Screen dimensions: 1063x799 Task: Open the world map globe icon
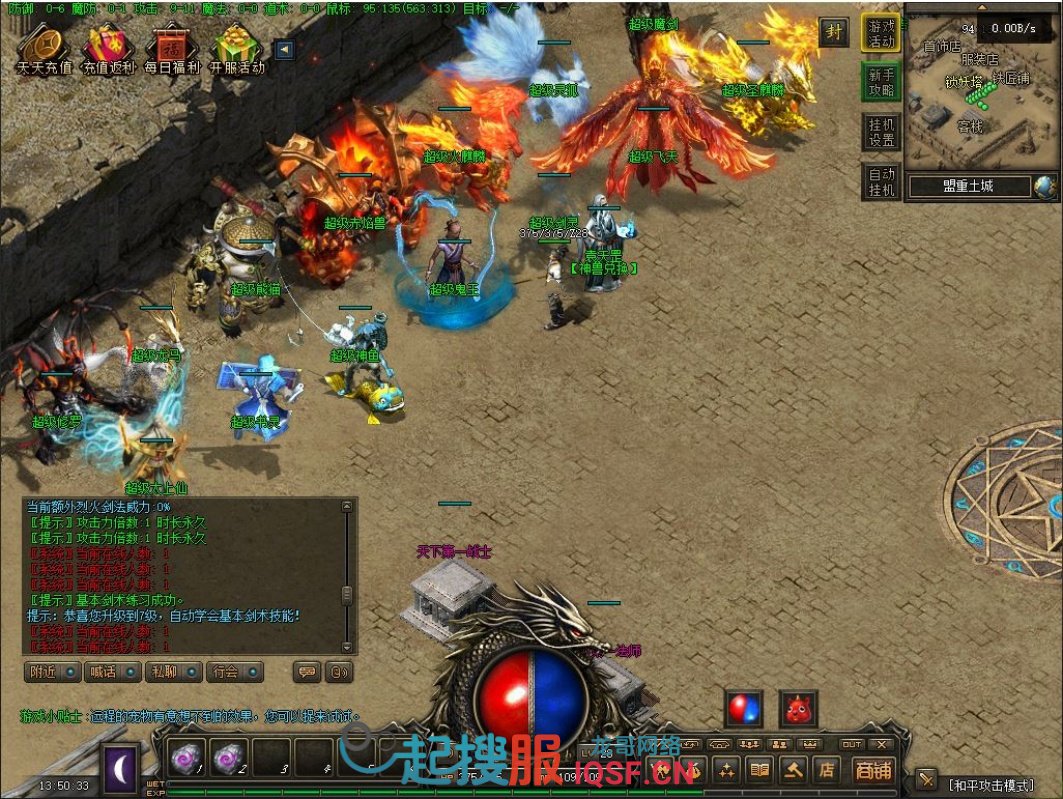tap(1045, 186)
